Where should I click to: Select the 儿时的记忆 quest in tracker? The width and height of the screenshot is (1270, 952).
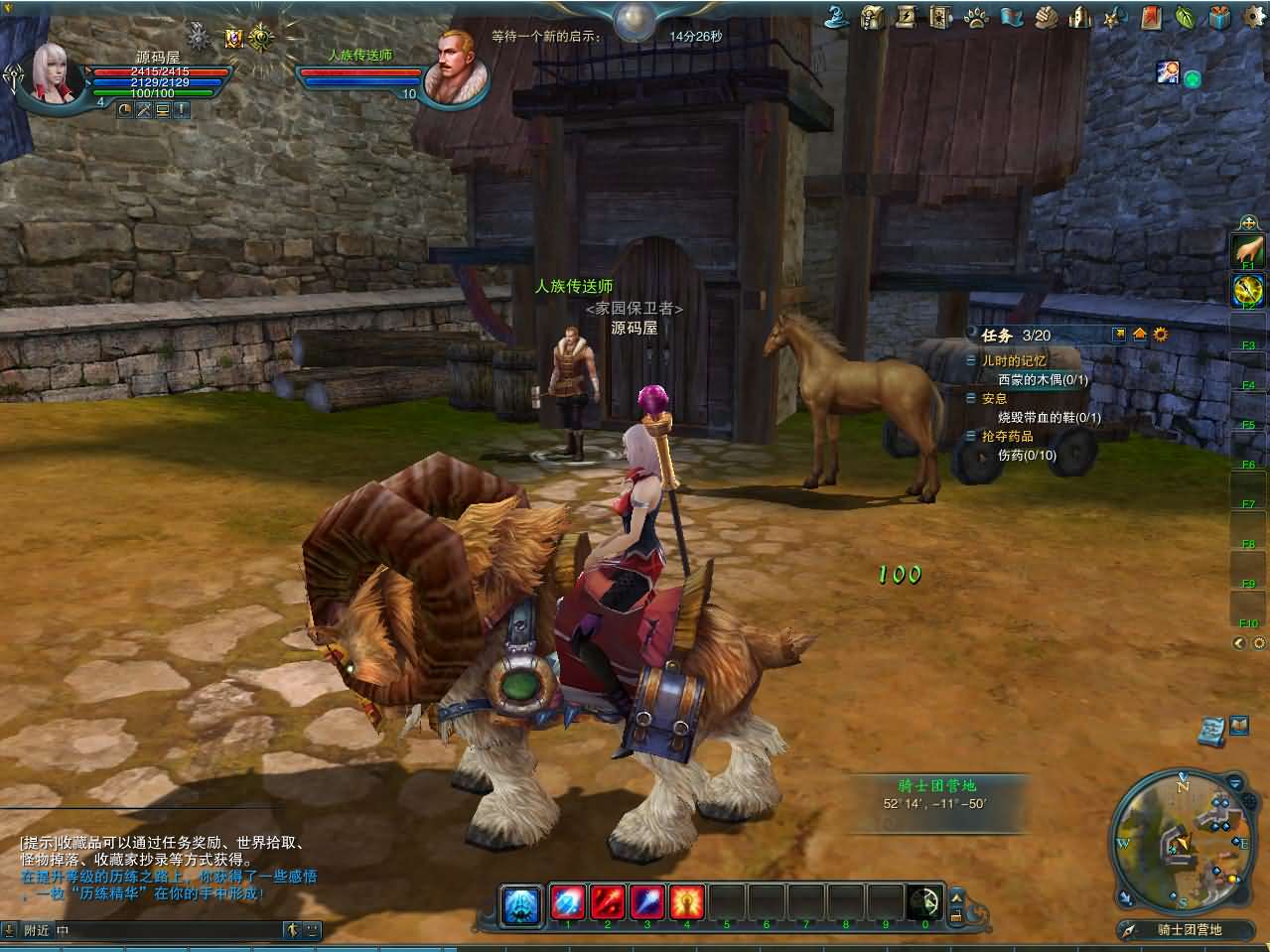click(1014, 360)
